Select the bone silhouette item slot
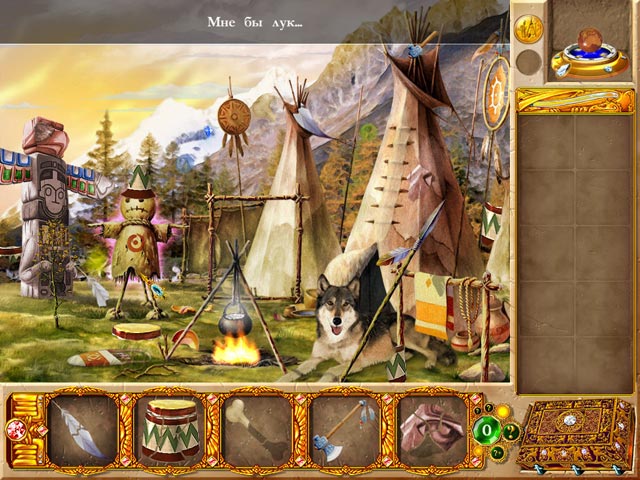This screenshot has height=480, width=640. coord(256,429)
